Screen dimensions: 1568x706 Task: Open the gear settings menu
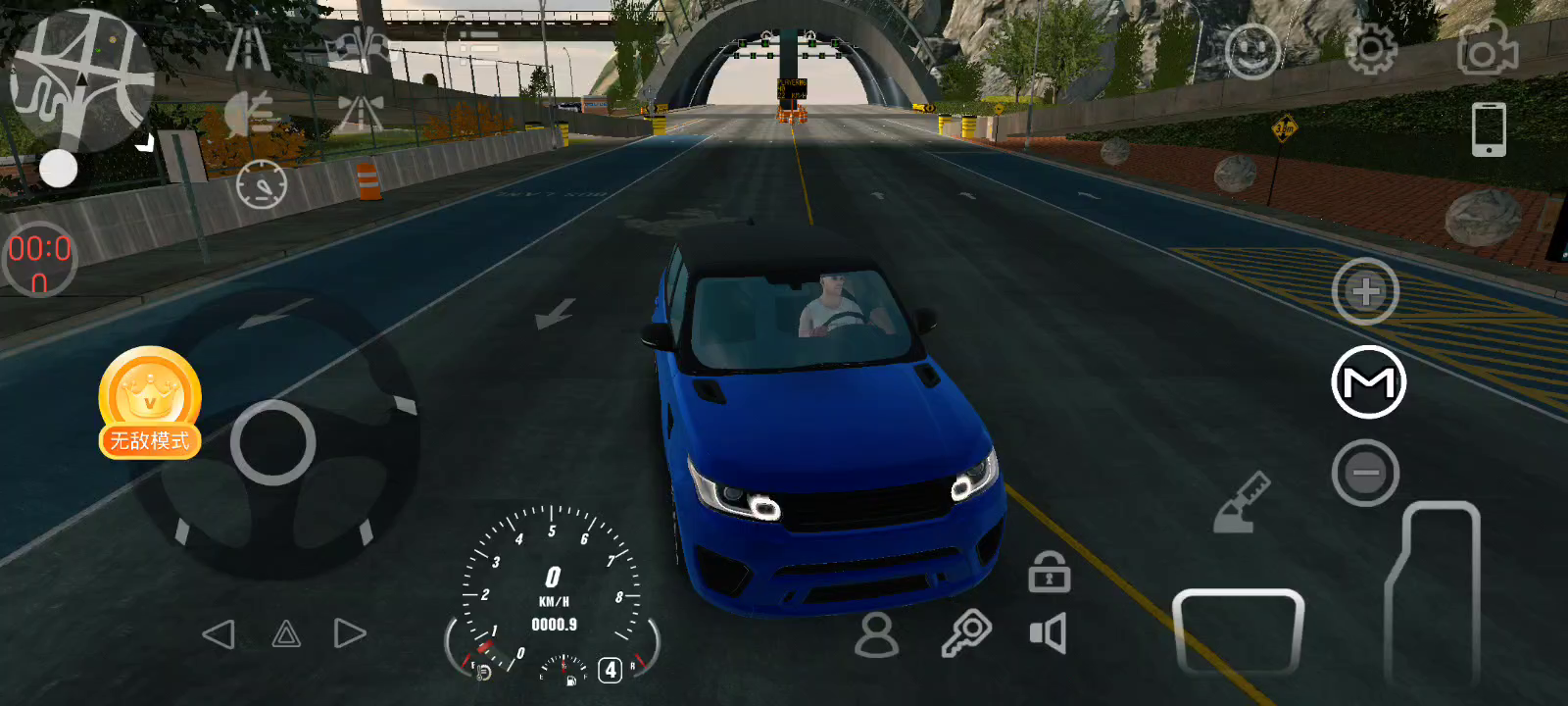pyautogui.click(x=1370, y=49)
